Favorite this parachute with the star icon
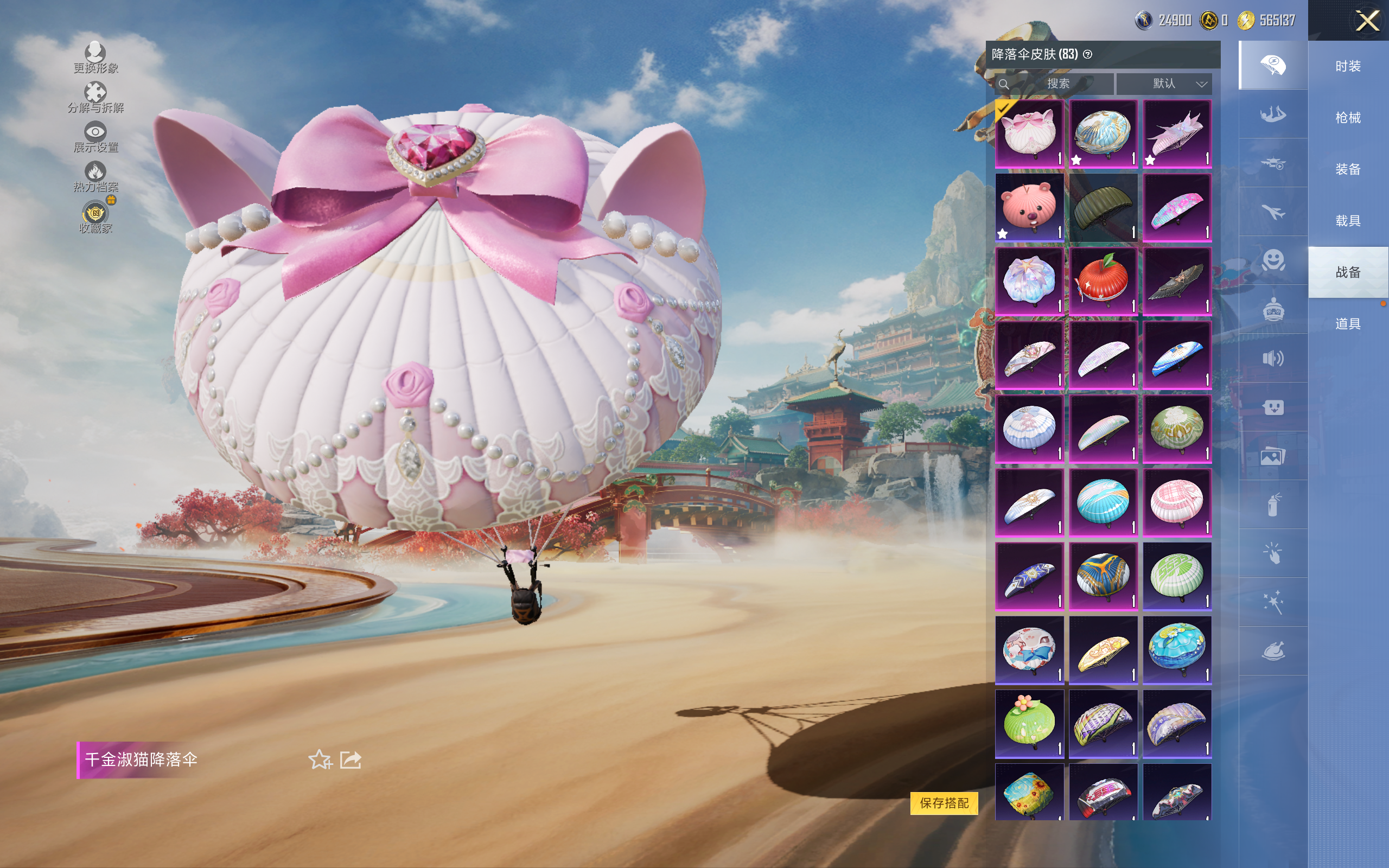The height and width of the screenshot is (868, 1389). click(x=320, y=759)
